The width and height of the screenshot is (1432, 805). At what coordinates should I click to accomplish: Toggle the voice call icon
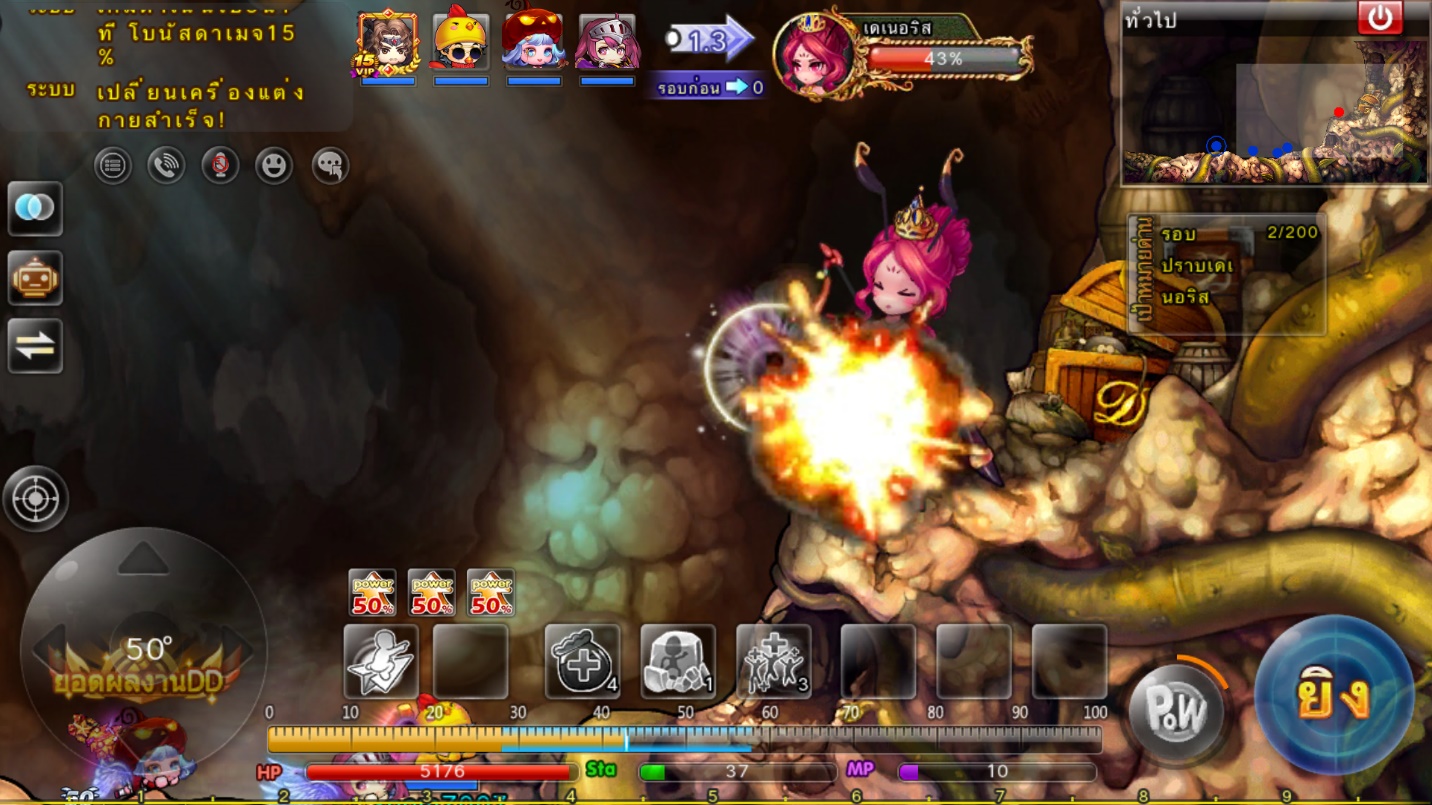tap(166, 166)
